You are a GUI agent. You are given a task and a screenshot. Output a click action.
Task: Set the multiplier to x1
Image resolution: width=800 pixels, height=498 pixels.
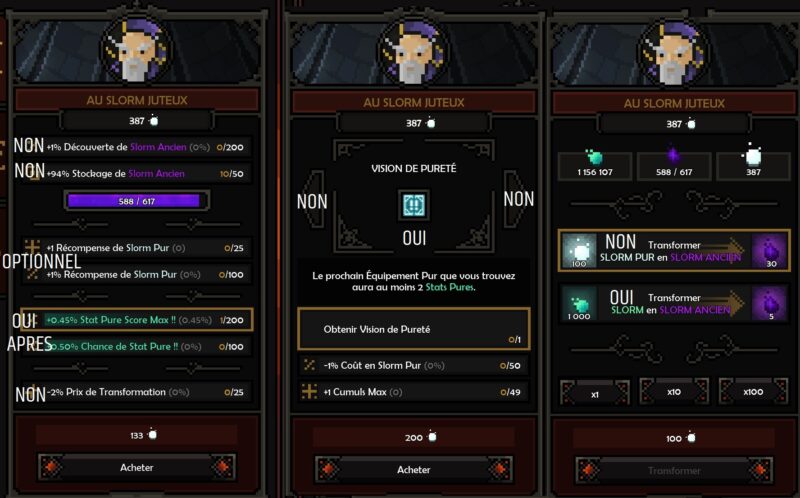tap(594, 393)
